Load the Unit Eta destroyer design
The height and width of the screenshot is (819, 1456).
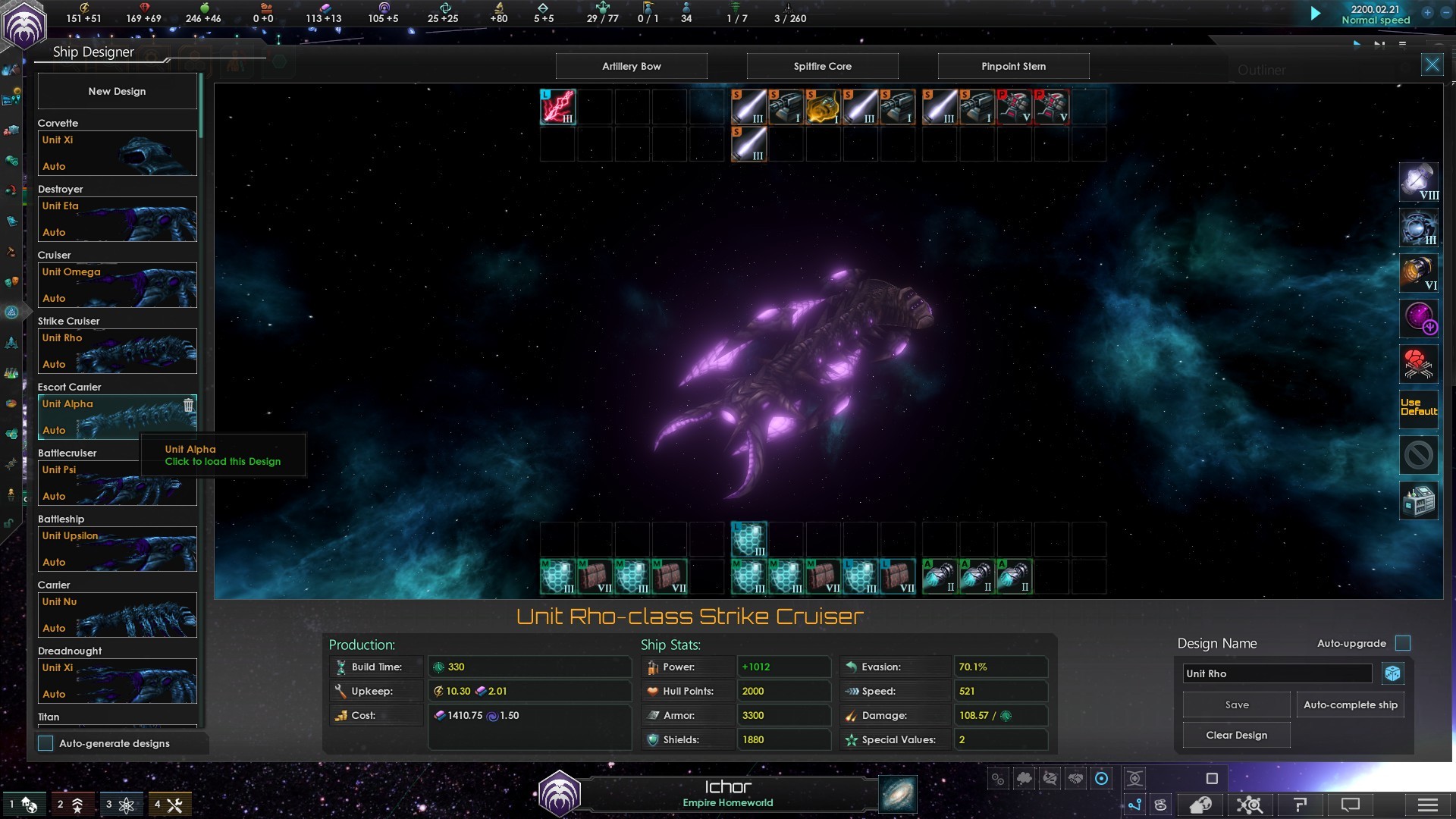tap(117, 219)
